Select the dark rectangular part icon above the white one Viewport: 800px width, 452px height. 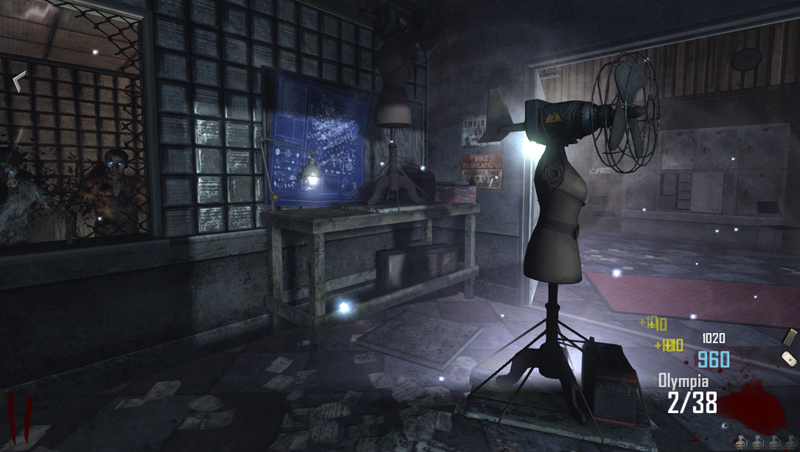(789, 336)
